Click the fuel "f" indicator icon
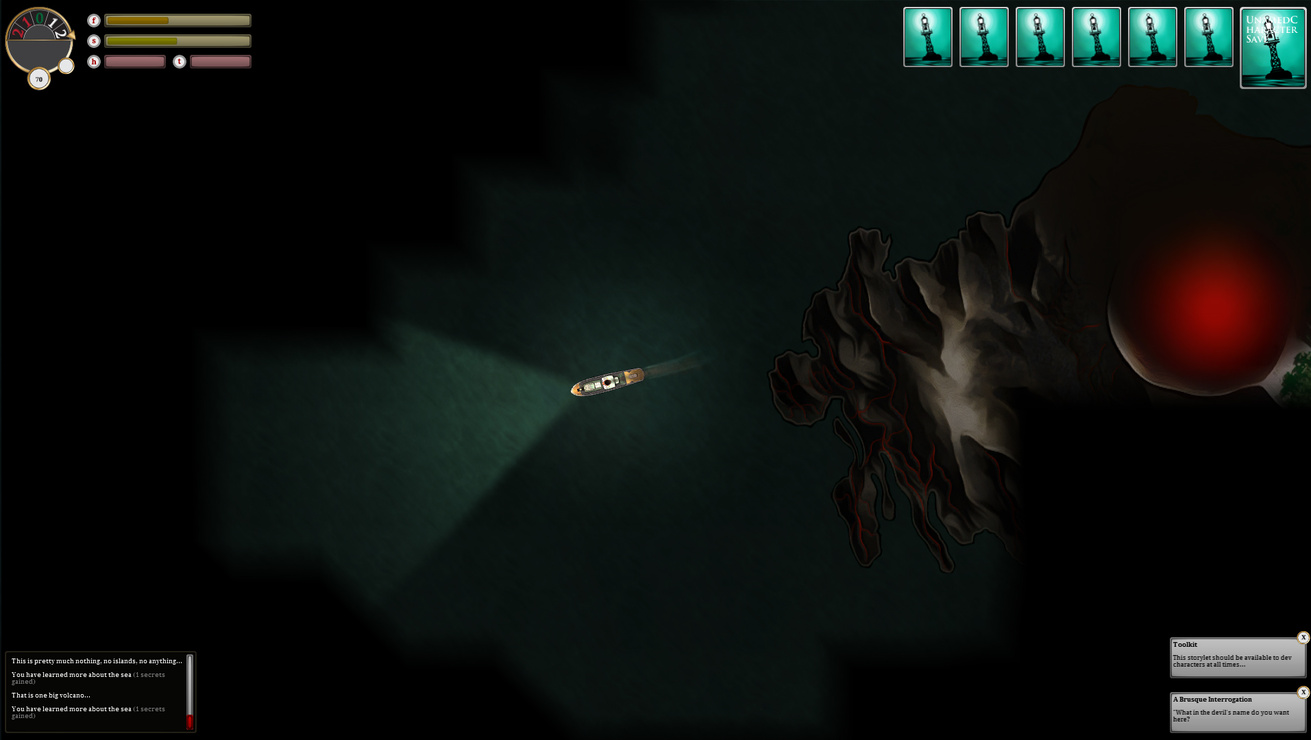This screenshot has width=1311, height=740. click(x=93, y=20)
